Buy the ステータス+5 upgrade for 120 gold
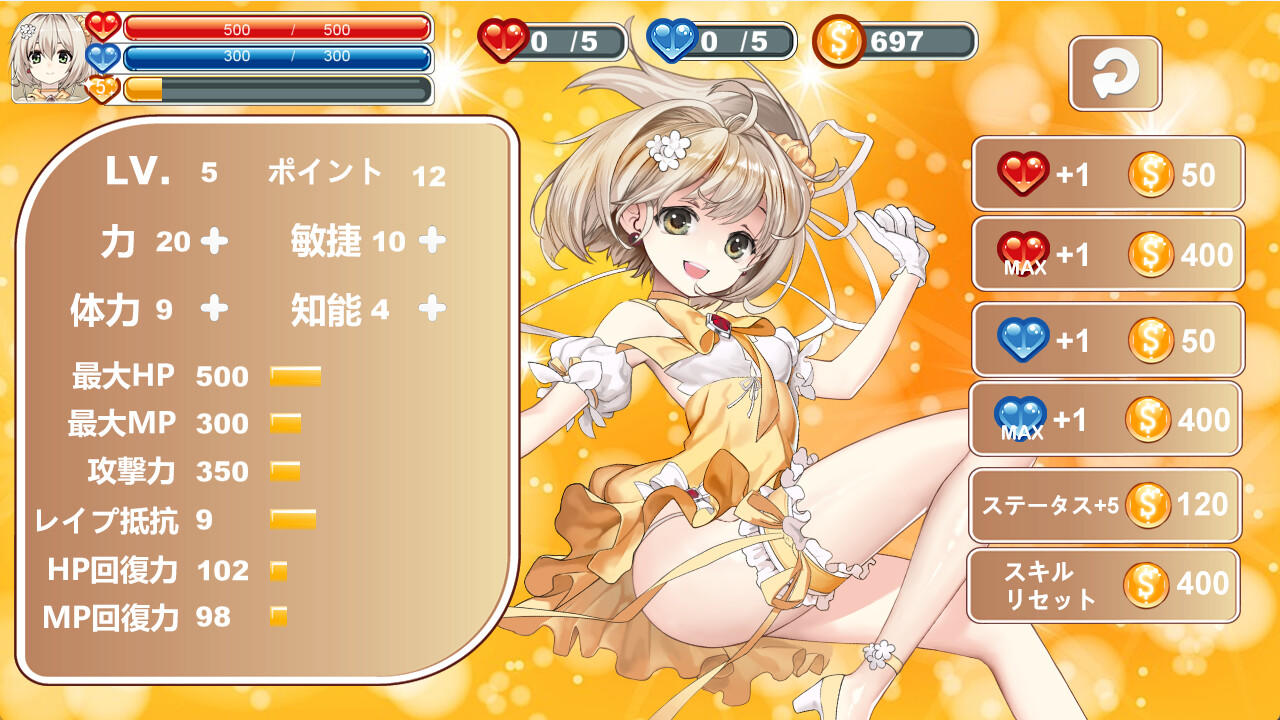This screenshot has width=1280, height=720. coord(1105,507)
